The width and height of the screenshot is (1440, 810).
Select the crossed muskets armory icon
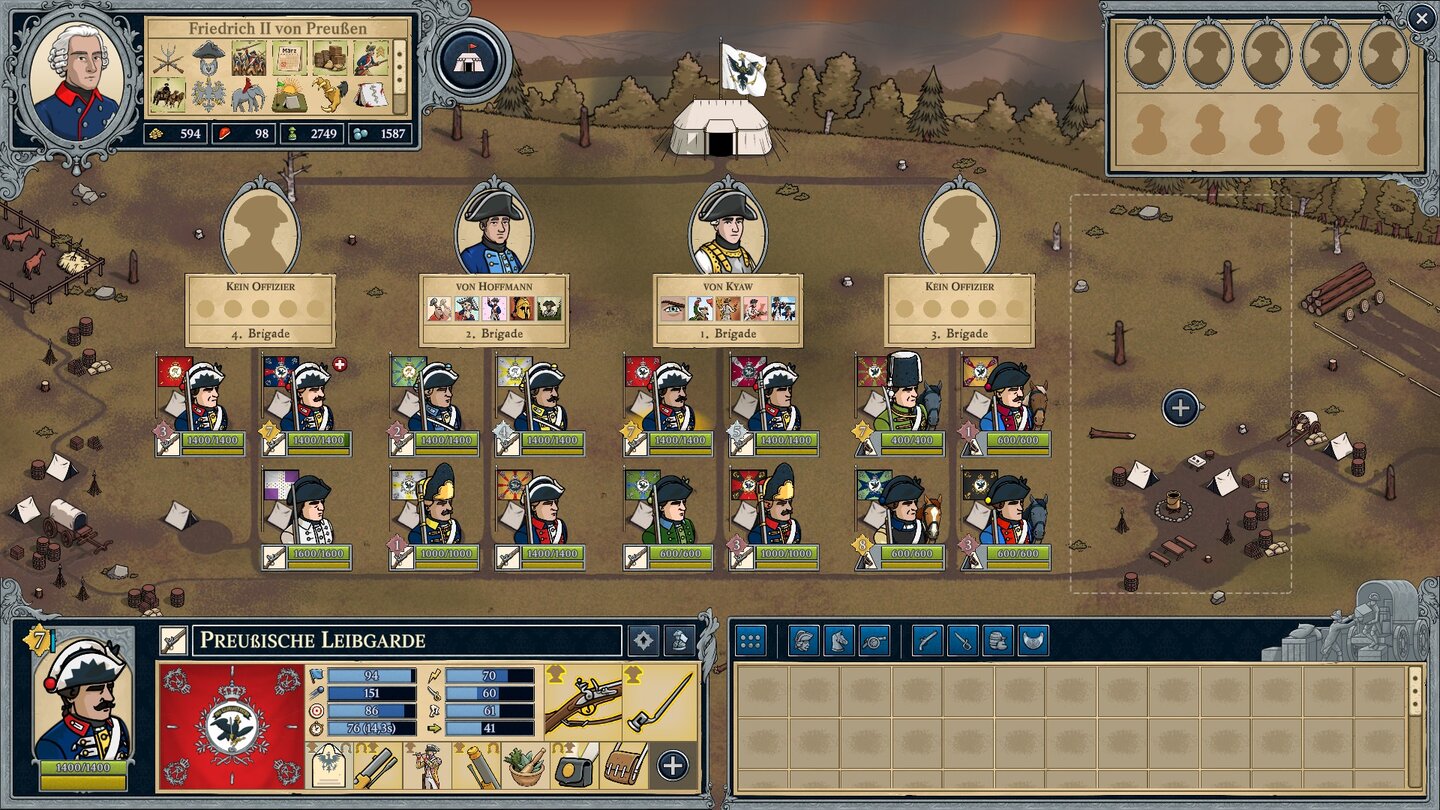(x=167, y=60)
